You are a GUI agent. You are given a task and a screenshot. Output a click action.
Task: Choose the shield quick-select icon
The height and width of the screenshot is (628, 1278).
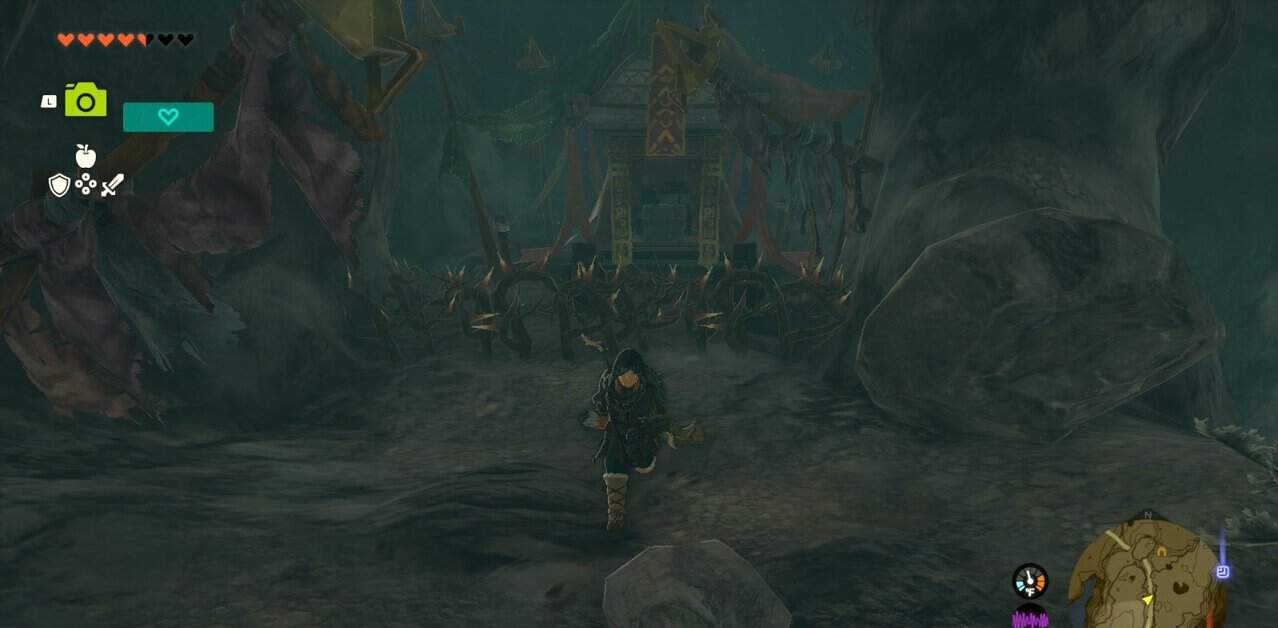click(59, 185)
